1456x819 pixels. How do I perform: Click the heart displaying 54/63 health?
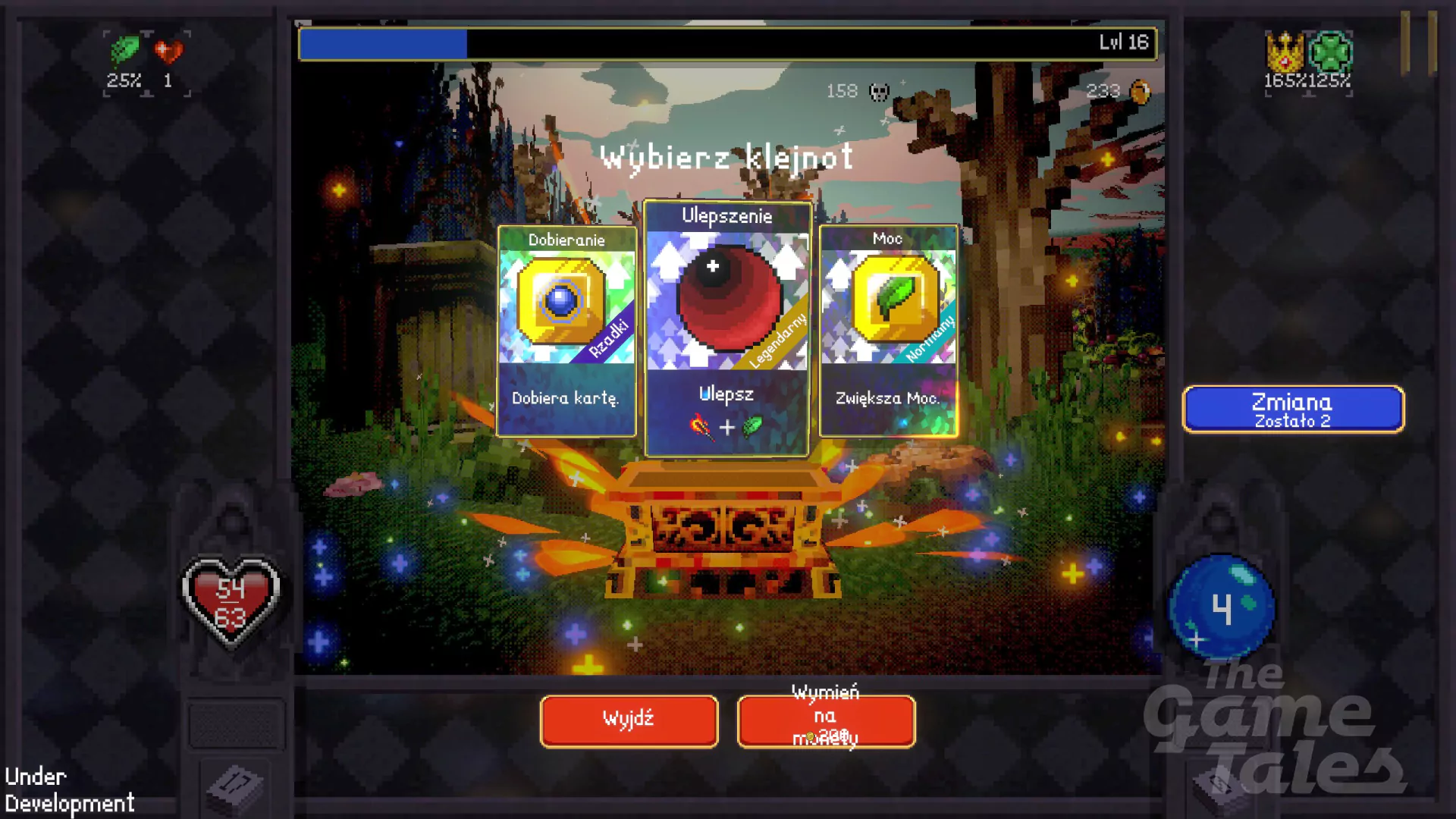230,599
